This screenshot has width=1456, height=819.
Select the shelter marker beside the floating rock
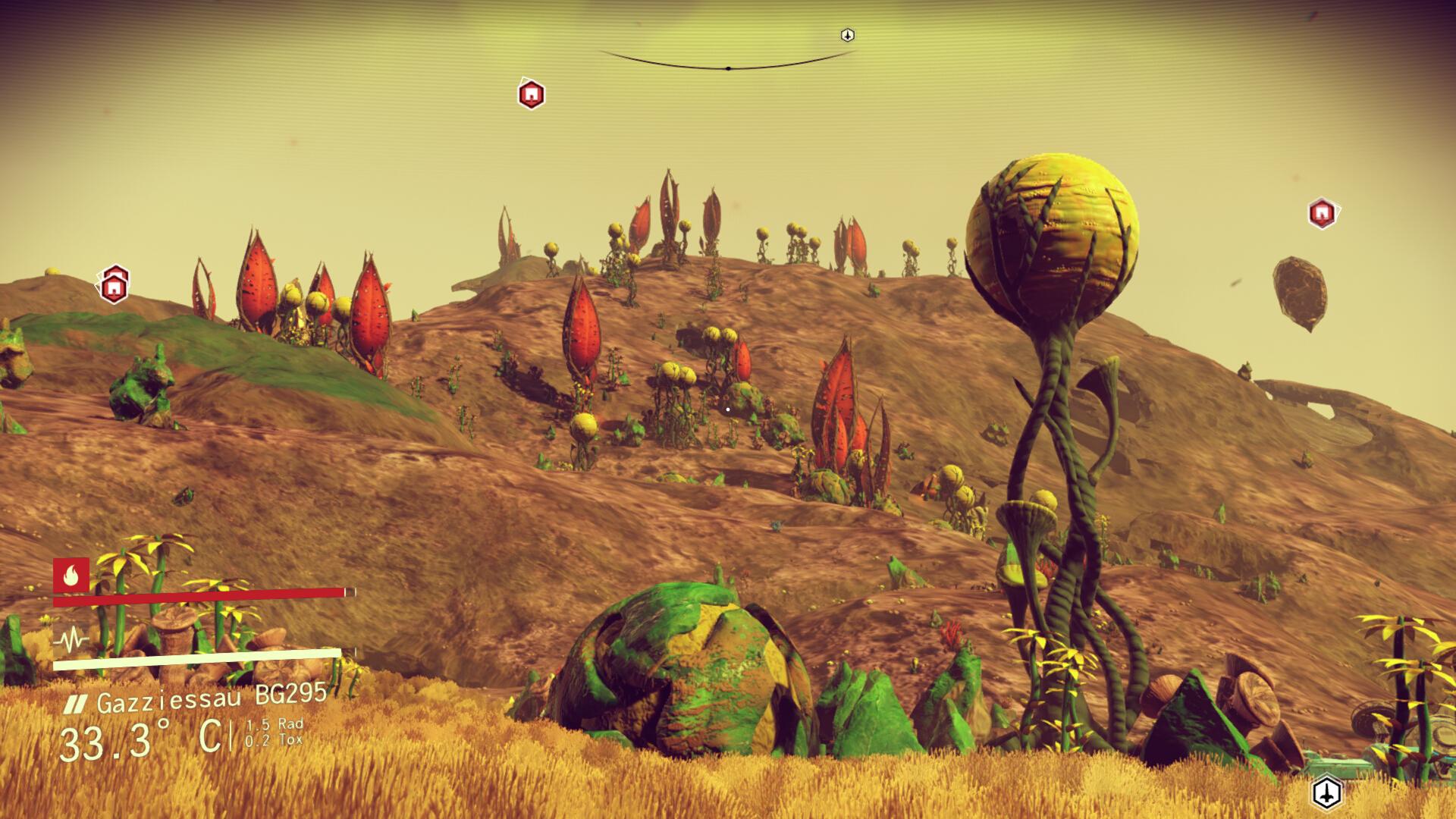tap(1322, 213)
